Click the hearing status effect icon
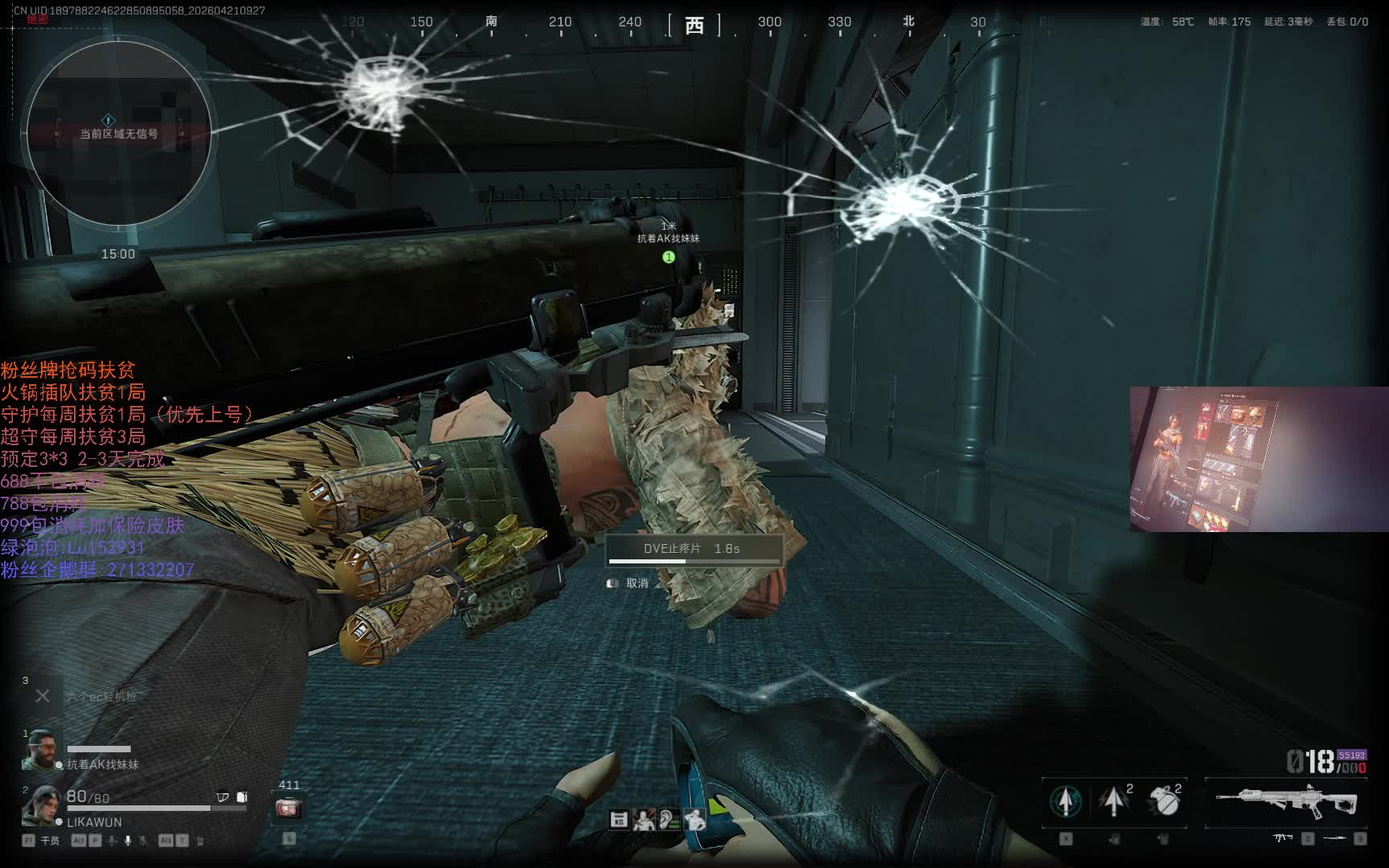The height and width of the screenshot is (868, 1389). (669, 820)
